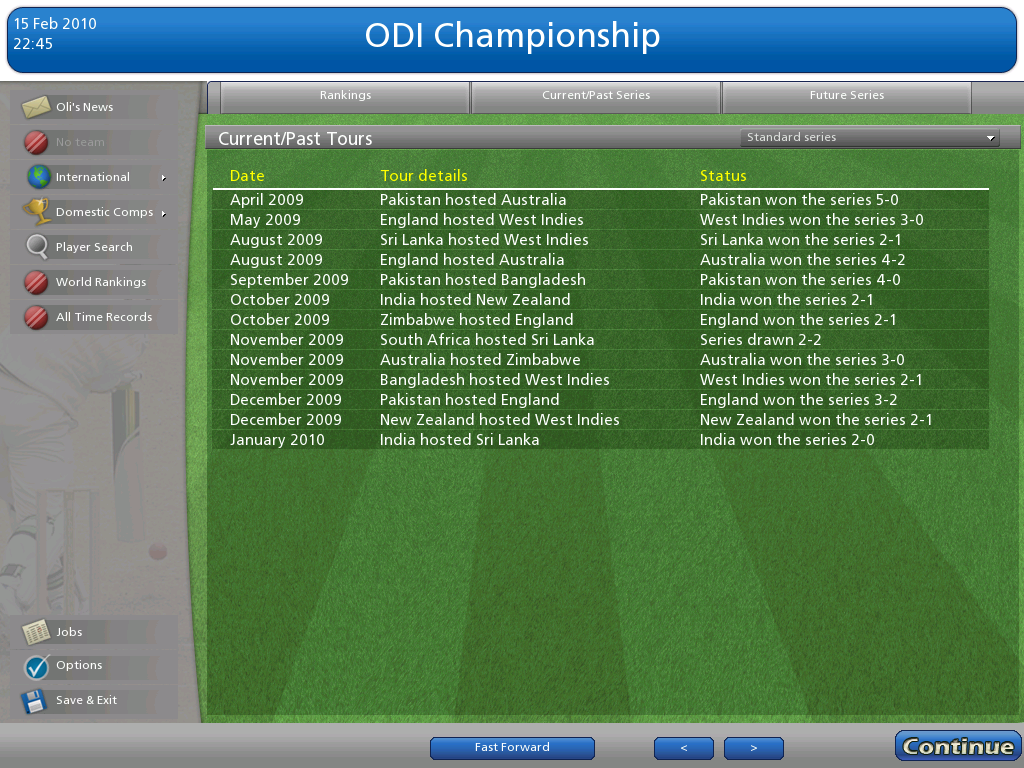Select the Current/Past Series tab
Viewport: 1024px width, 768px height.
596,96
